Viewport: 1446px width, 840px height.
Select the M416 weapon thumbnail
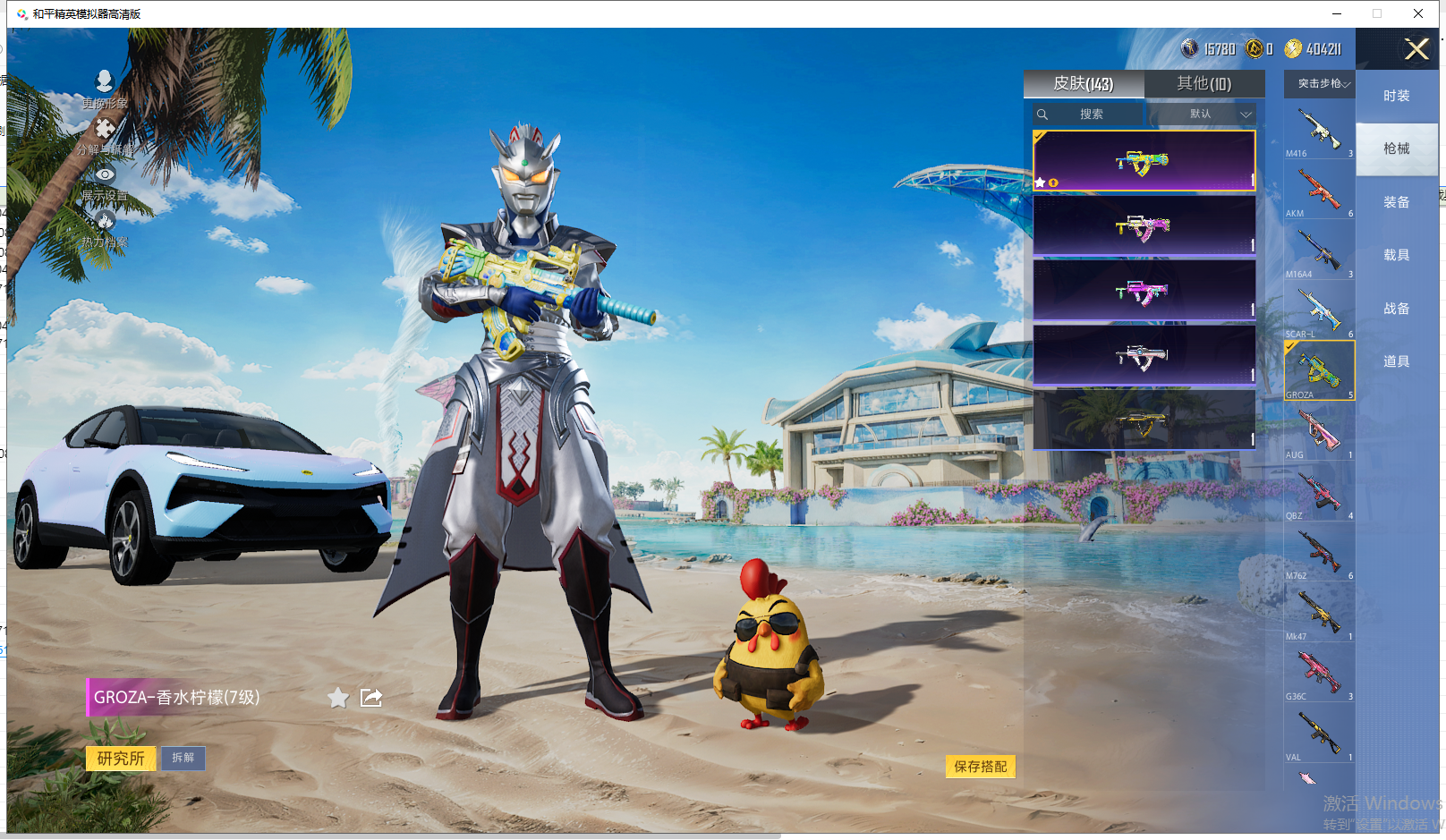[x=1319, y=130]
